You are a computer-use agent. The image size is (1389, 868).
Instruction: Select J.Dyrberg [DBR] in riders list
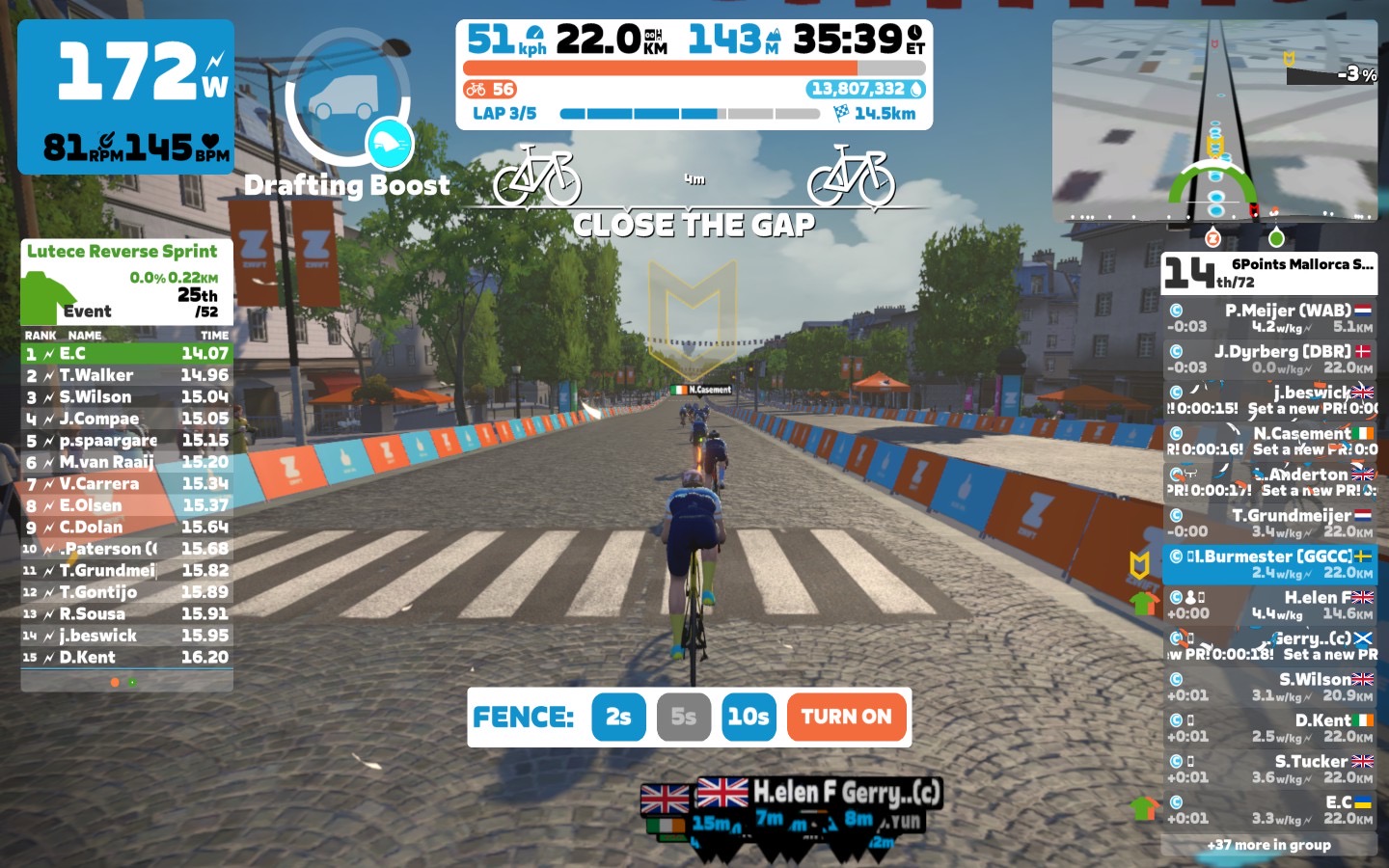[1269, 359]
